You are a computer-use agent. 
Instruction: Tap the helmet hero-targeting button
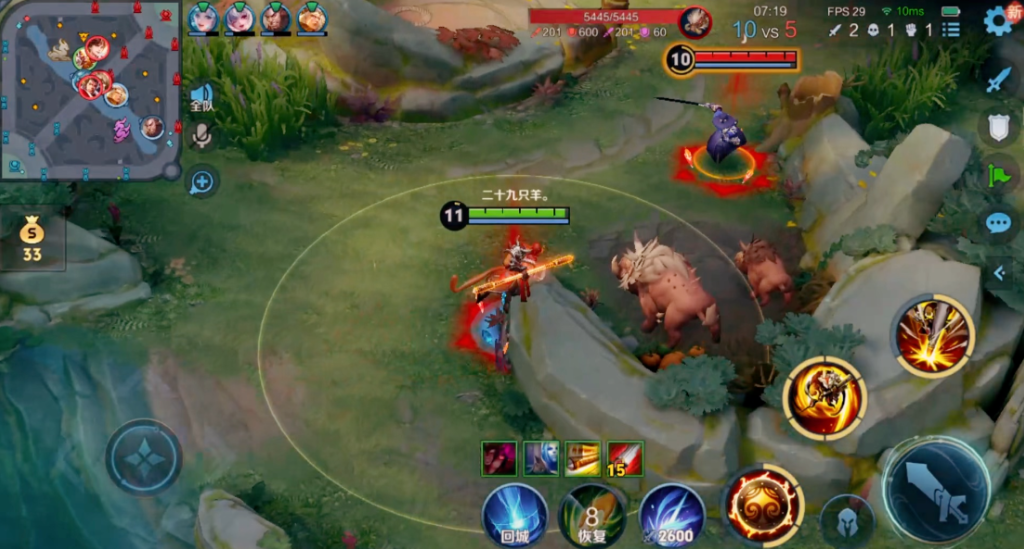847,520
